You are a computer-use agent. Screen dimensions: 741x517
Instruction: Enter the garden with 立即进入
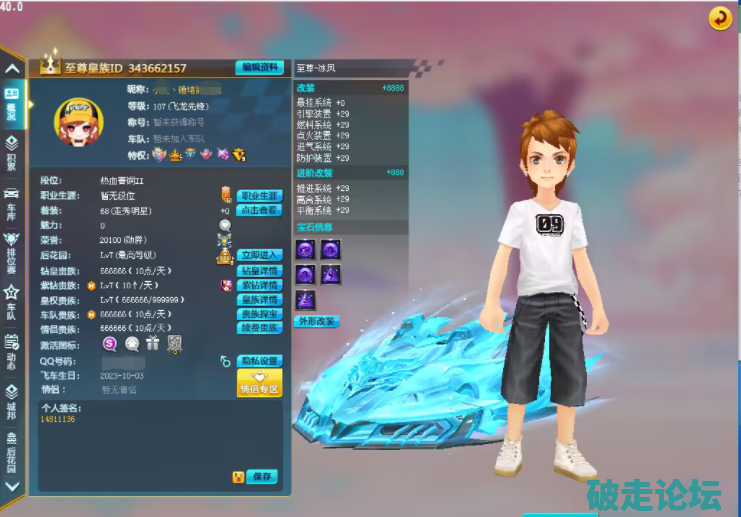tap(259, 255)
